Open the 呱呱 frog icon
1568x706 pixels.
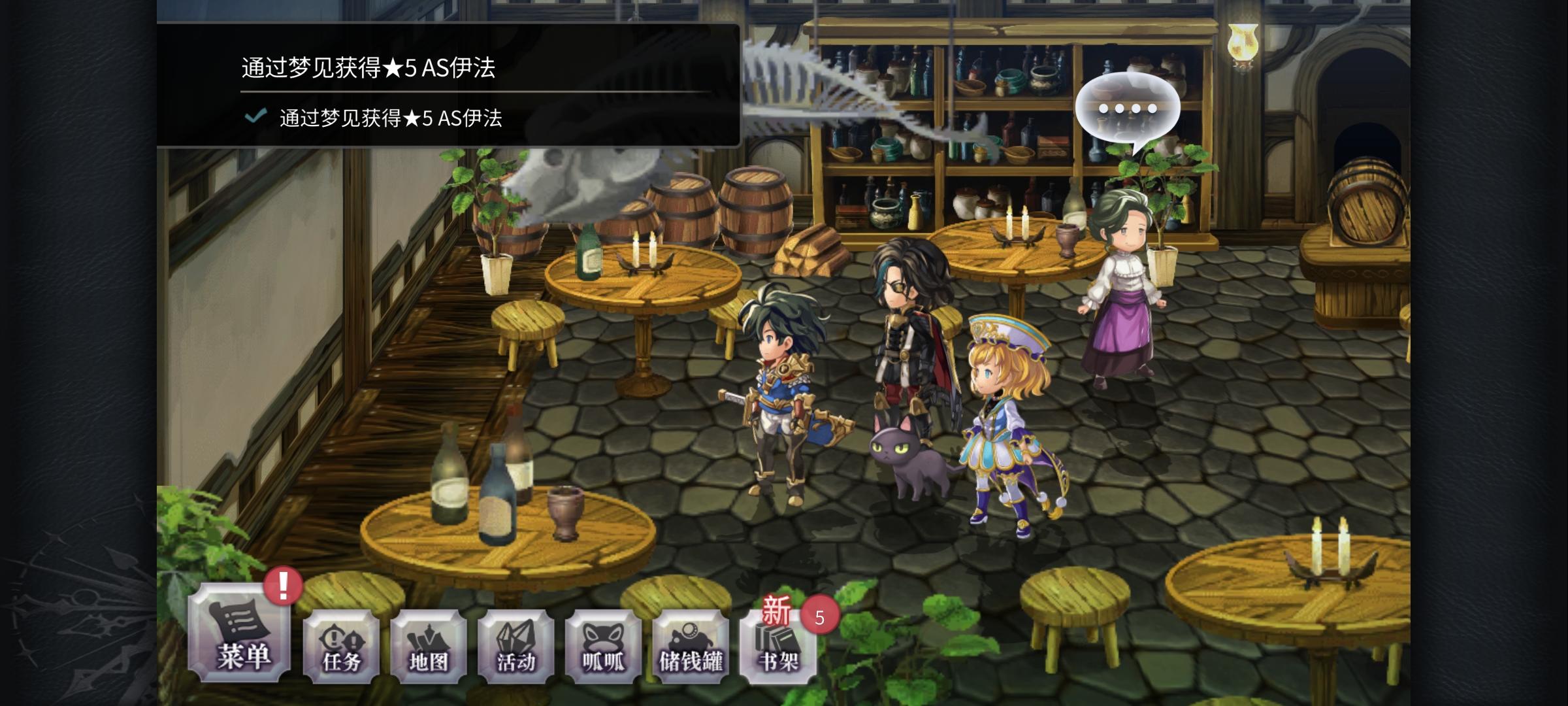[x=604, y=647]
